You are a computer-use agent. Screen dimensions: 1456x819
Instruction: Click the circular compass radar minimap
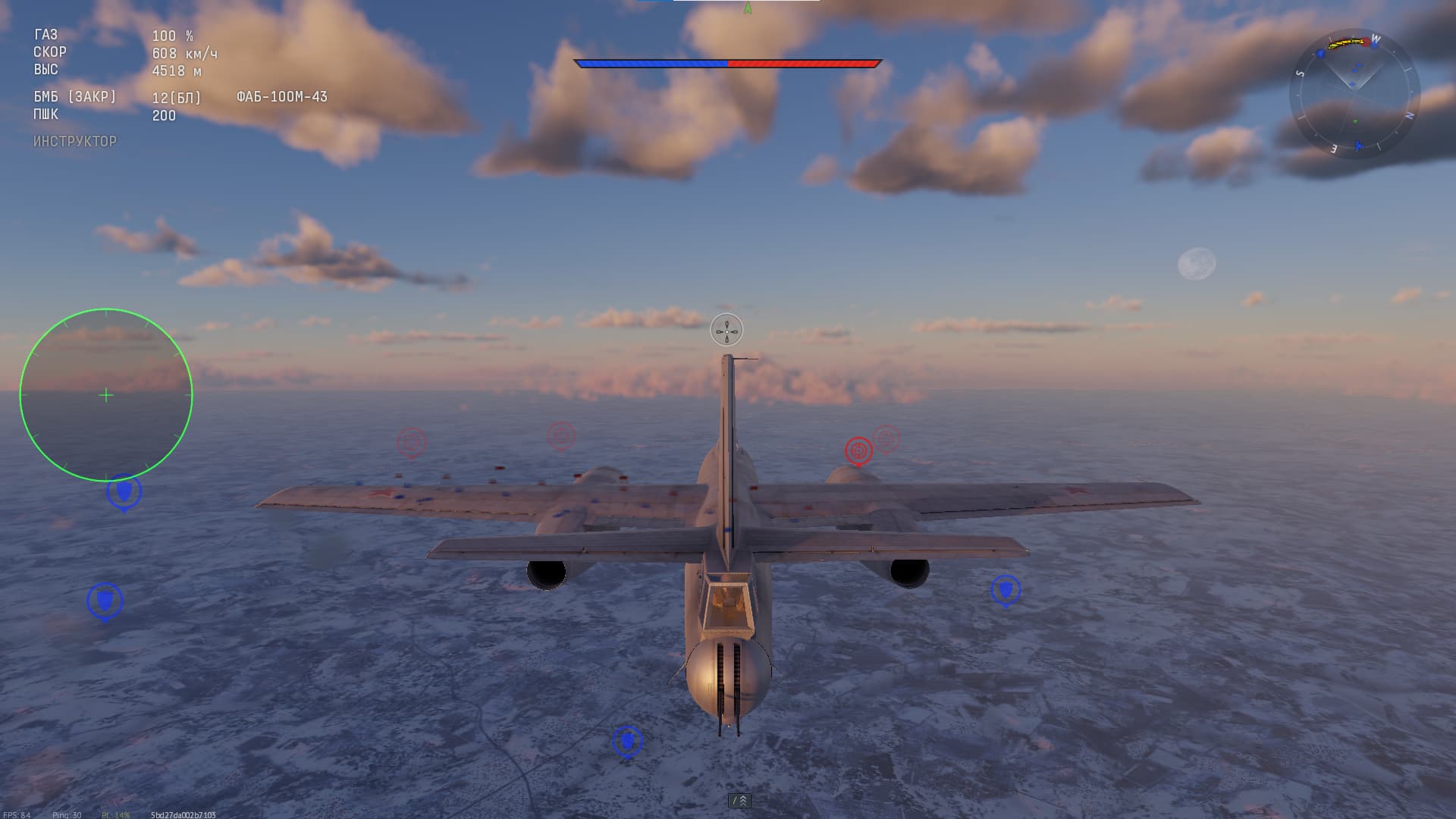tap(1354, 94)
